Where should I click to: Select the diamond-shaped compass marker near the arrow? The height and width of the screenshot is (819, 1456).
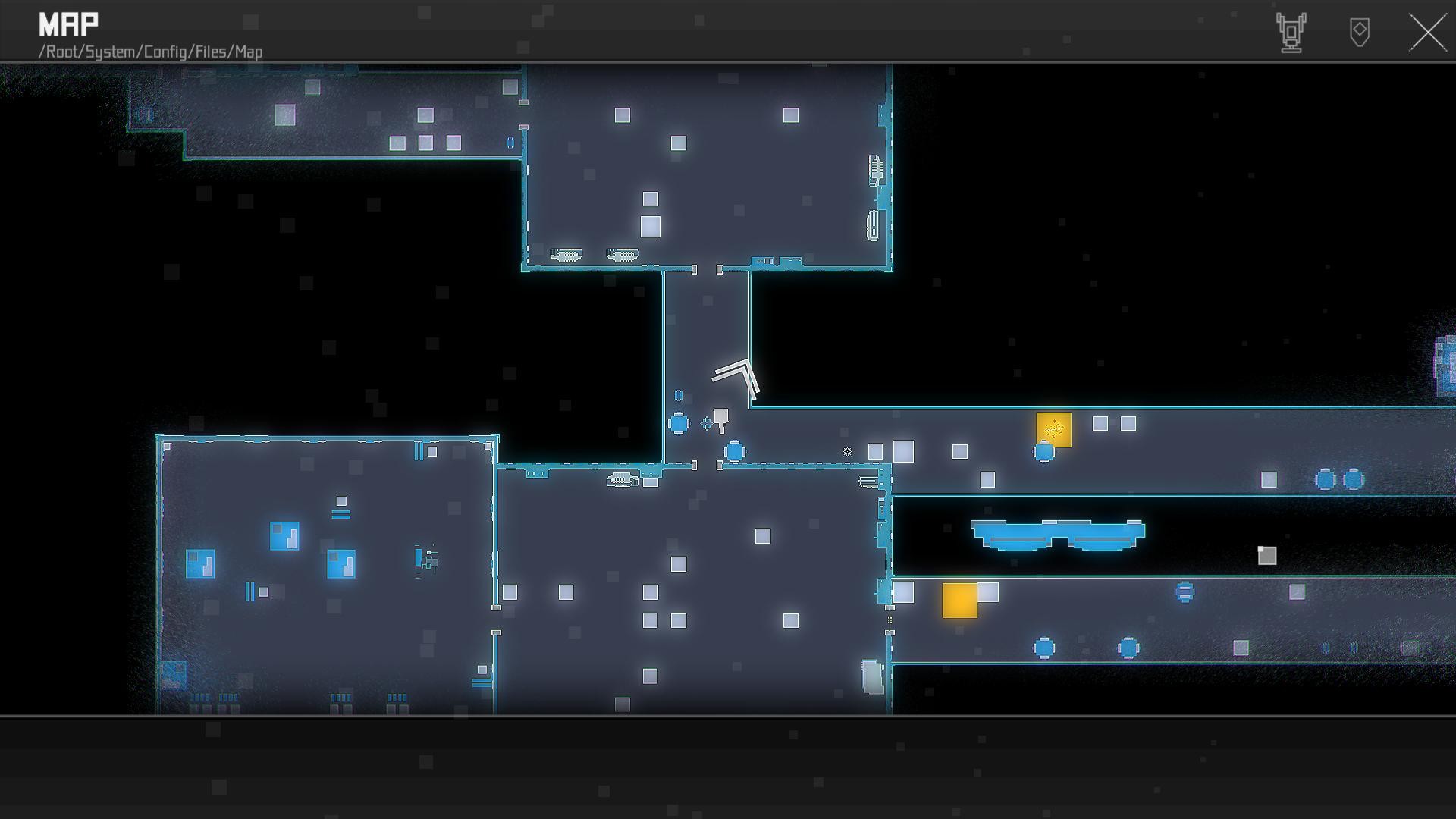pos(705,423)
